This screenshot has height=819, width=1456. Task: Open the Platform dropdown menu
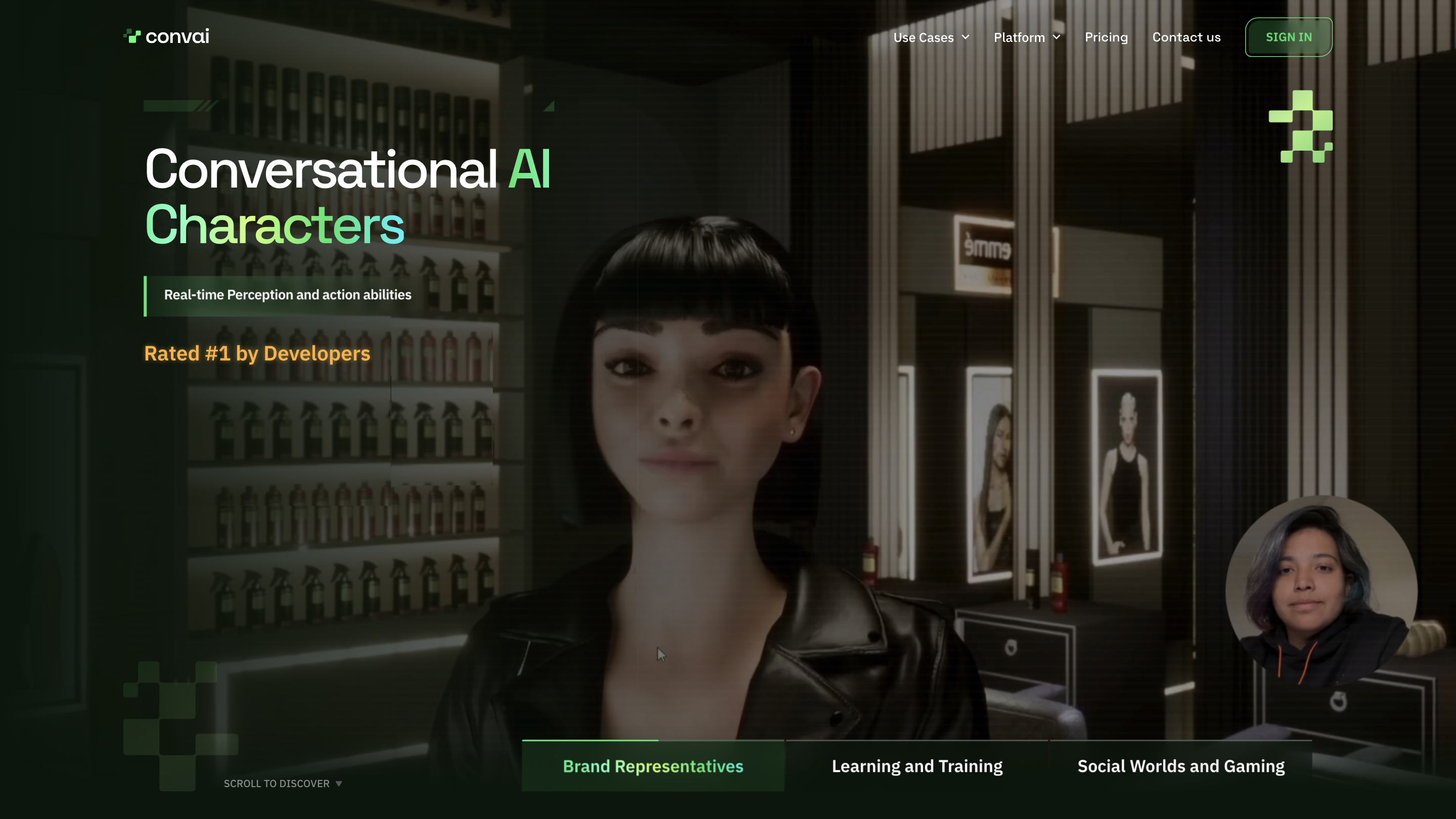1020,37
